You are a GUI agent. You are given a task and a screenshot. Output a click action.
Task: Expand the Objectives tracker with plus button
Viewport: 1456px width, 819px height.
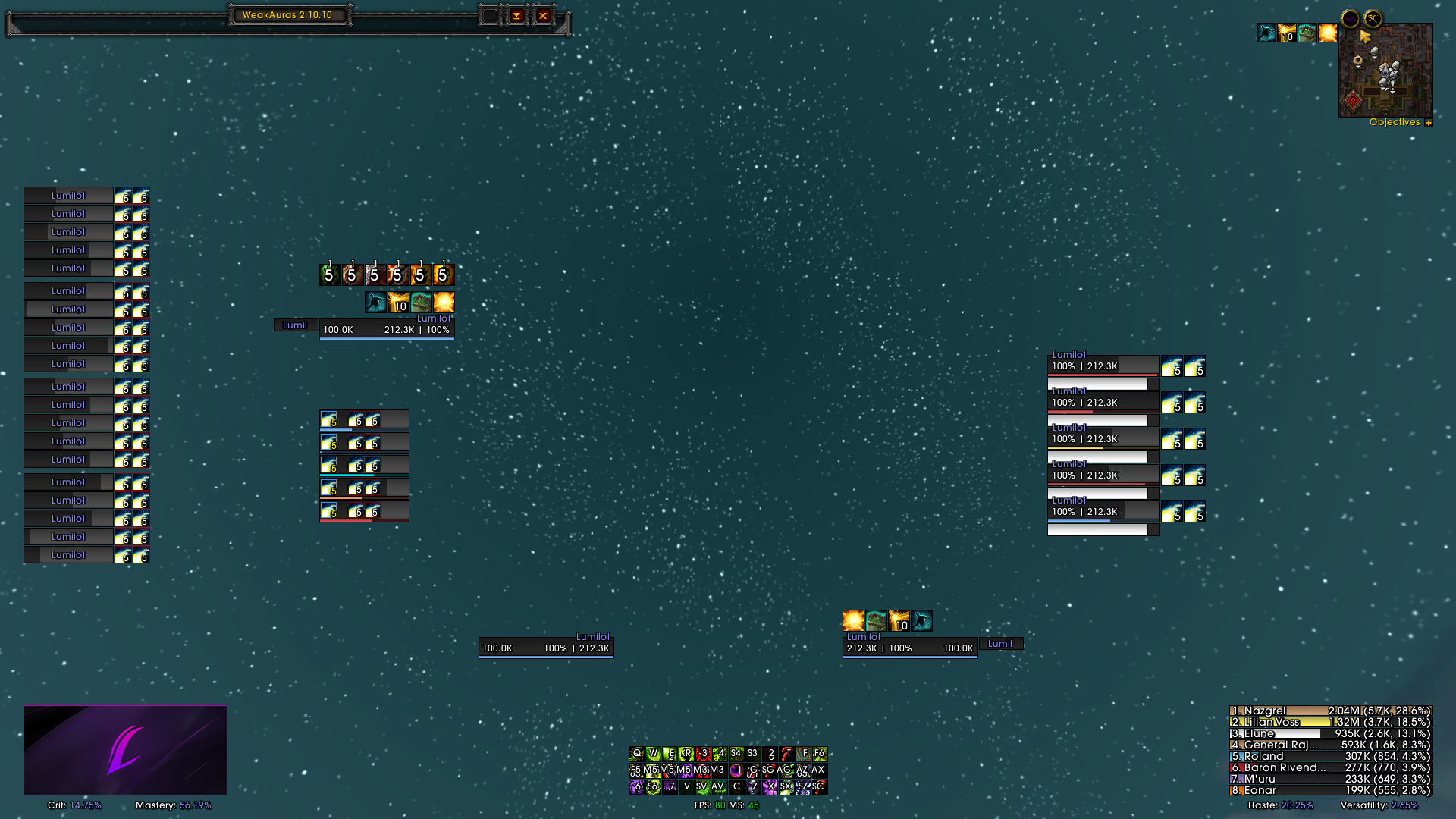(1429, 123)
